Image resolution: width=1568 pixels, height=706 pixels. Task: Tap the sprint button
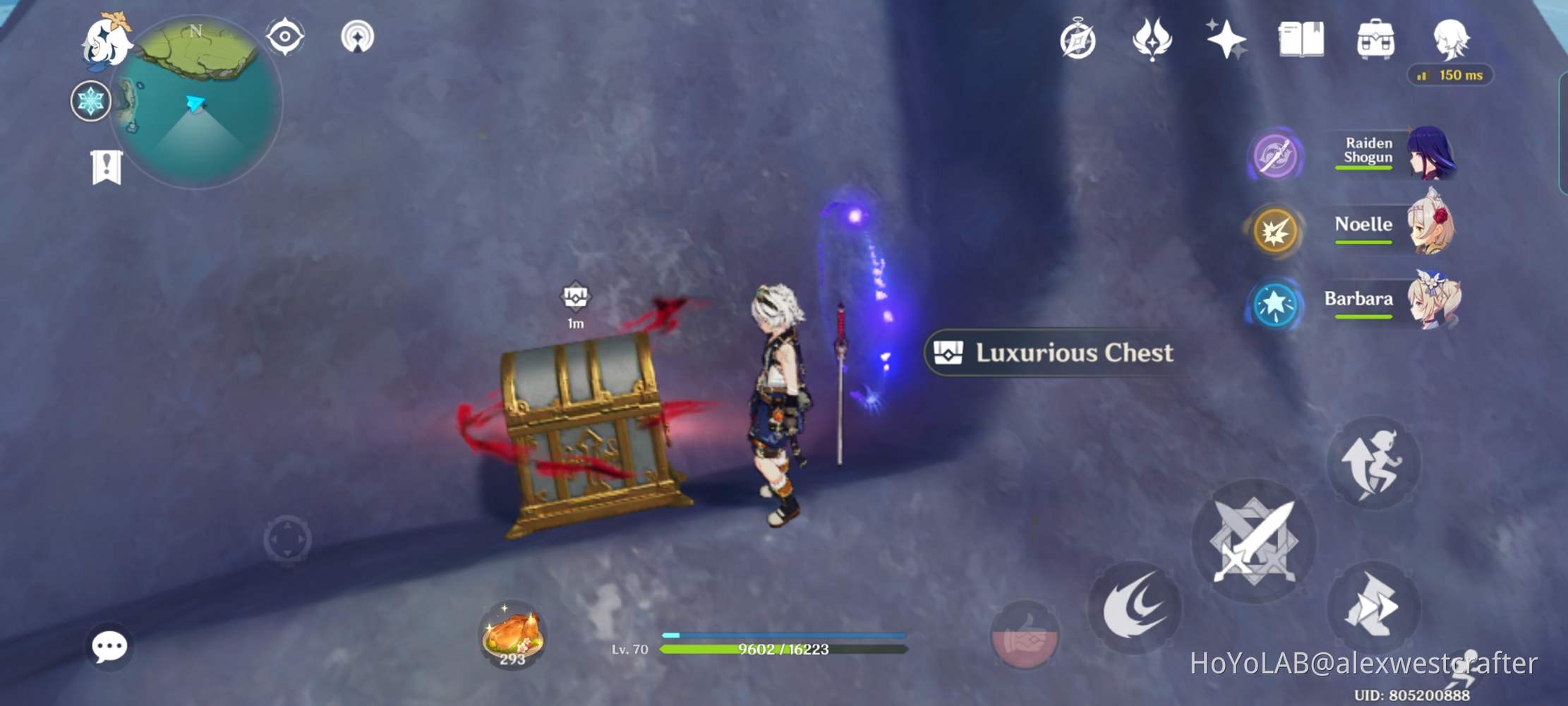1374,464
